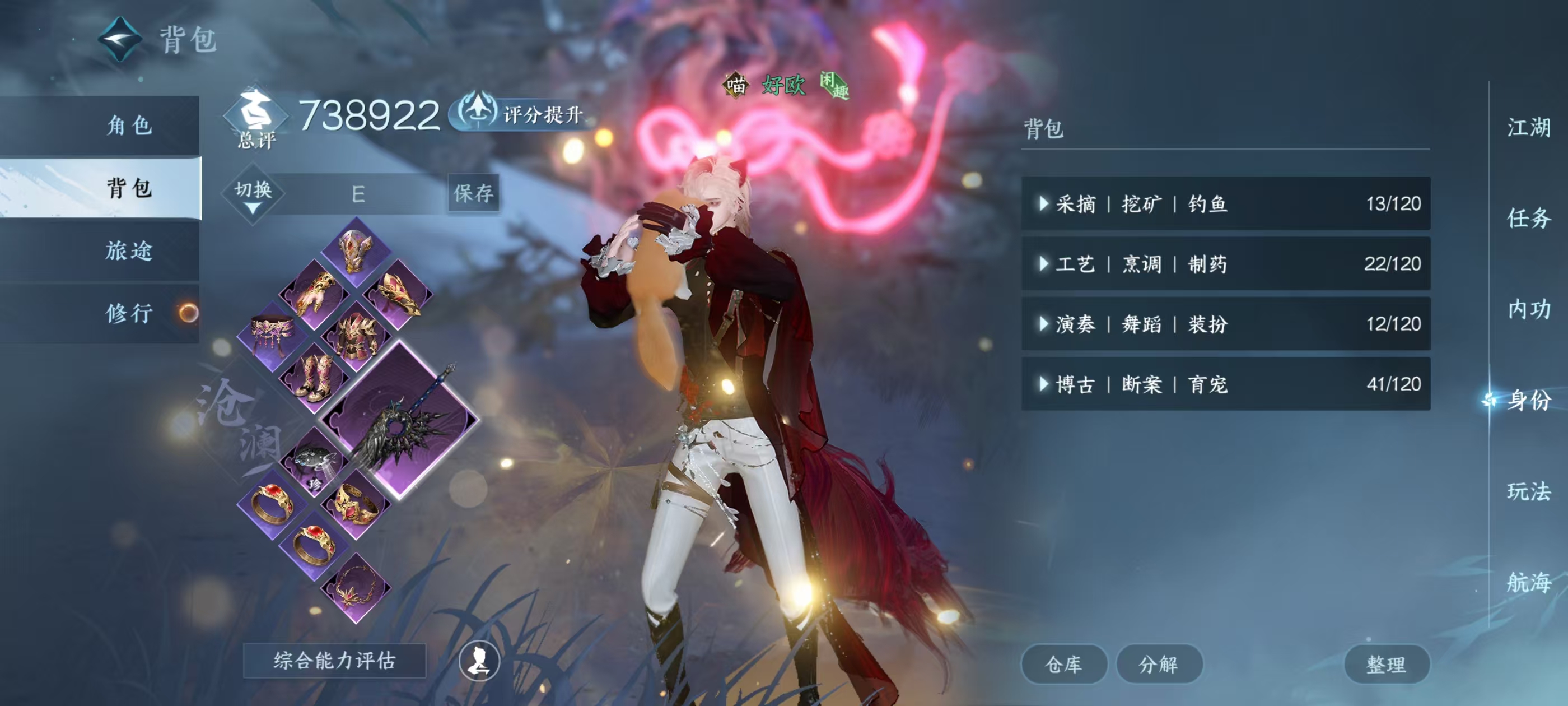Image resolution: width=1568 pixels, height=706 pixels.
Task: Click the 评分提升 score improvement banner
Action: 520,113
